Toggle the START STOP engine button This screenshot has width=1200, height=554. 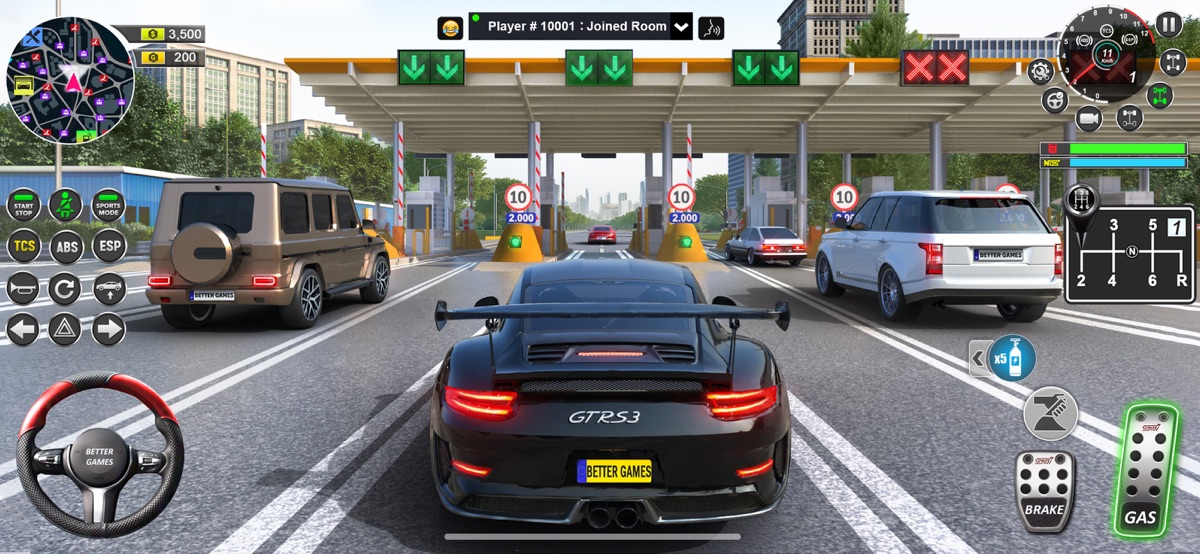coord(22,206)
